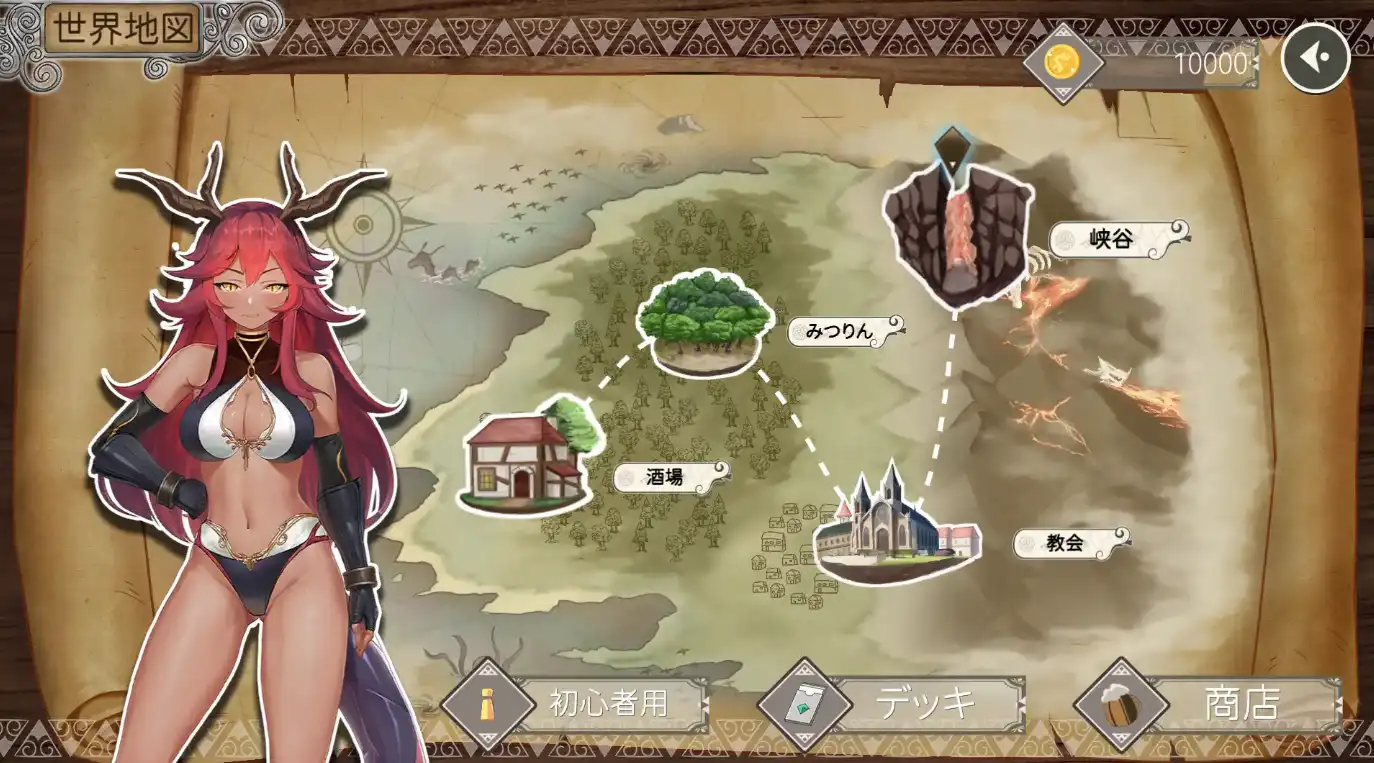This screenshot has width=1374, height=763.
Task: Click the みつりん name label
Action: [x=840, y=331]
